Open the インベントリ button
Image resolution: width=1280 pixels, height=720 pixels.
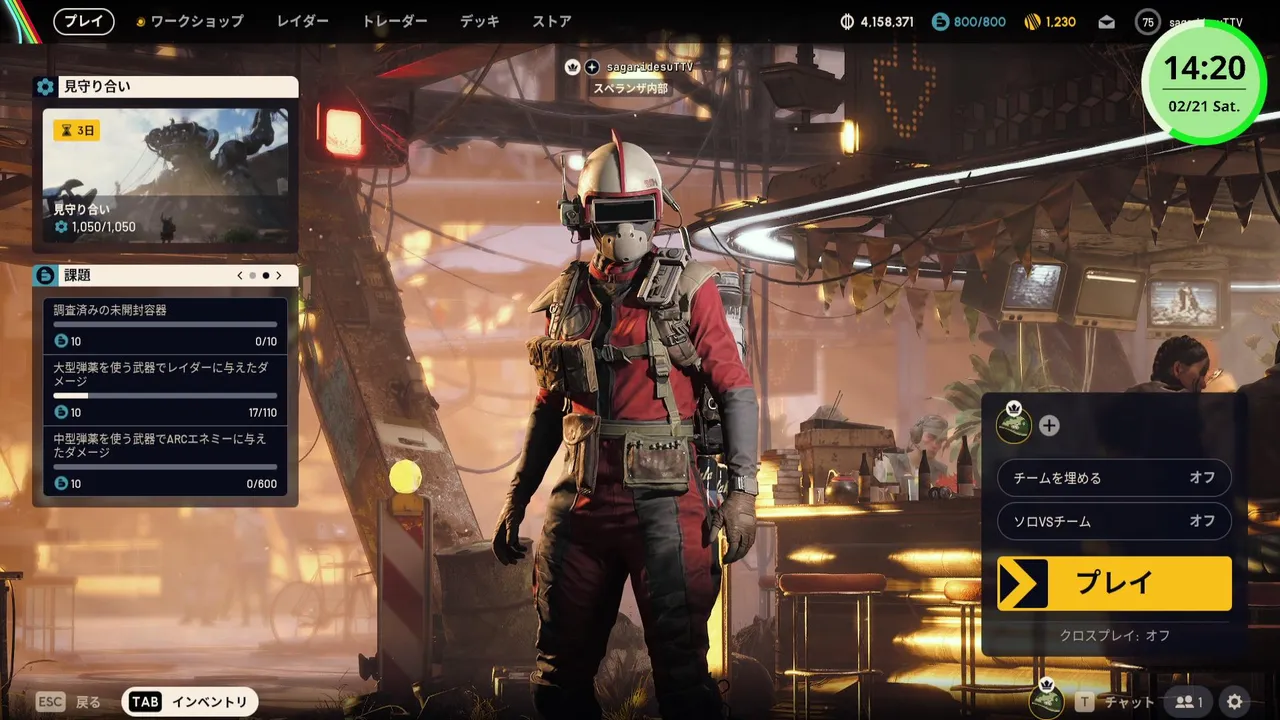click(190, 702)
